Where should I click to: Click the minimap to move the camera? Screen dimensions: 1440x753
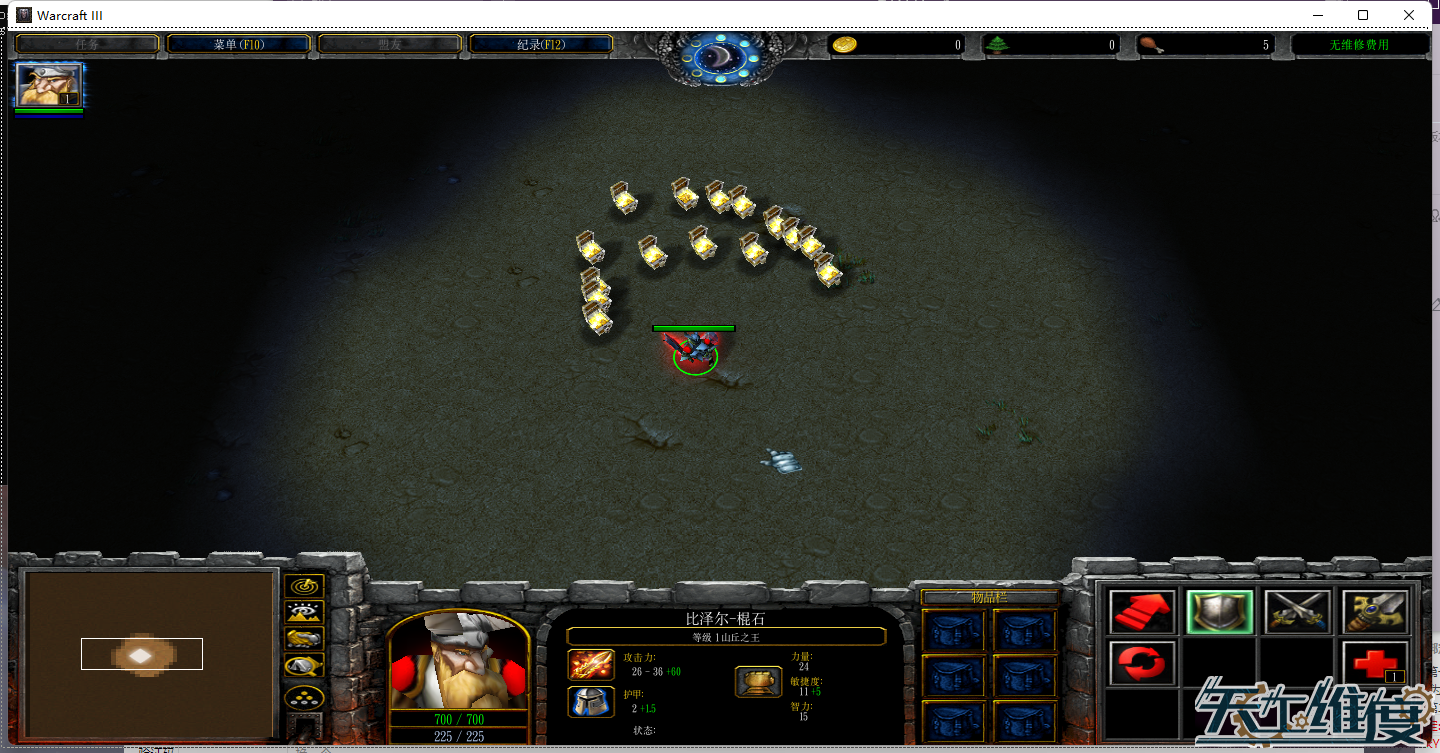click(x=150, y=655)
